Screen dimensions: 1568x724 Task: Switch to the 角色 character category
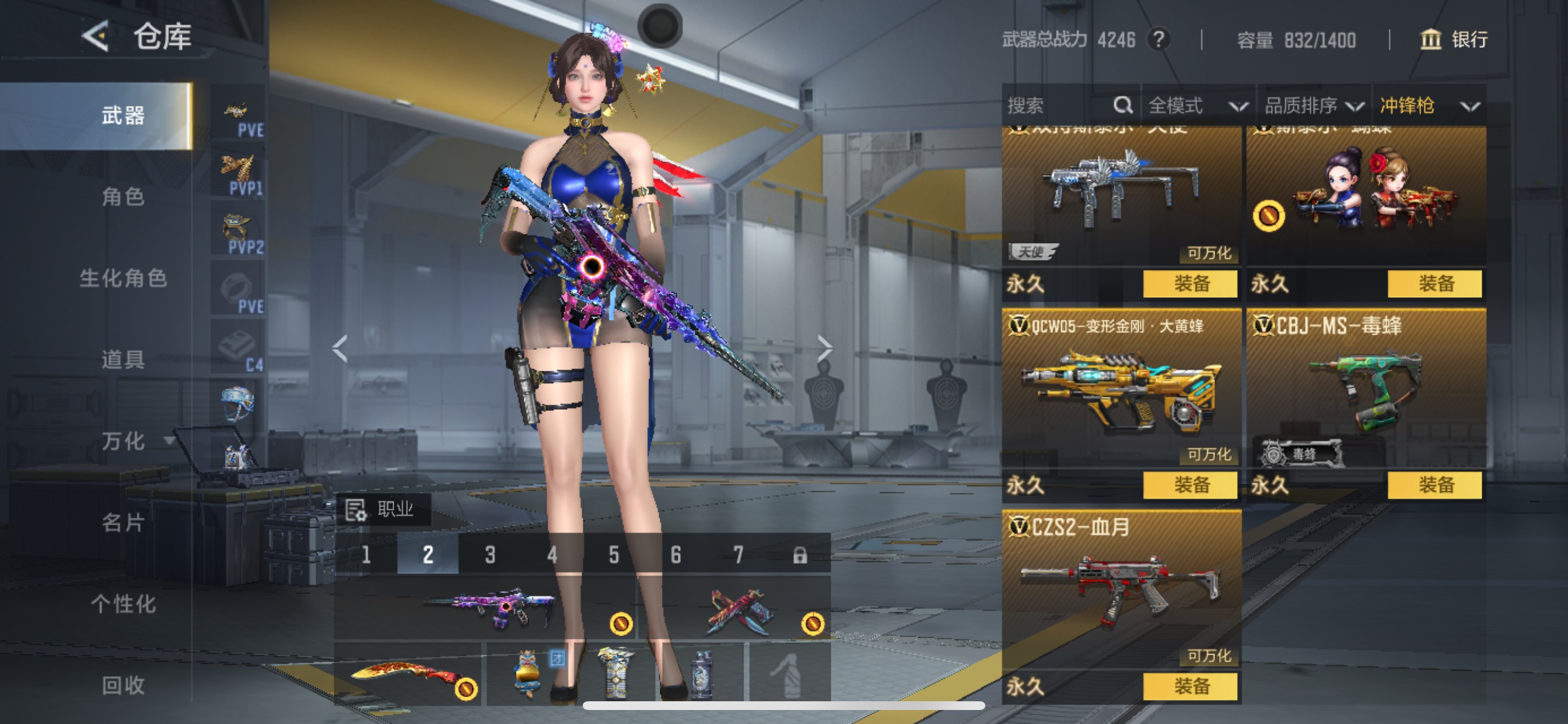pyautogui.click(x=123, y=196)
